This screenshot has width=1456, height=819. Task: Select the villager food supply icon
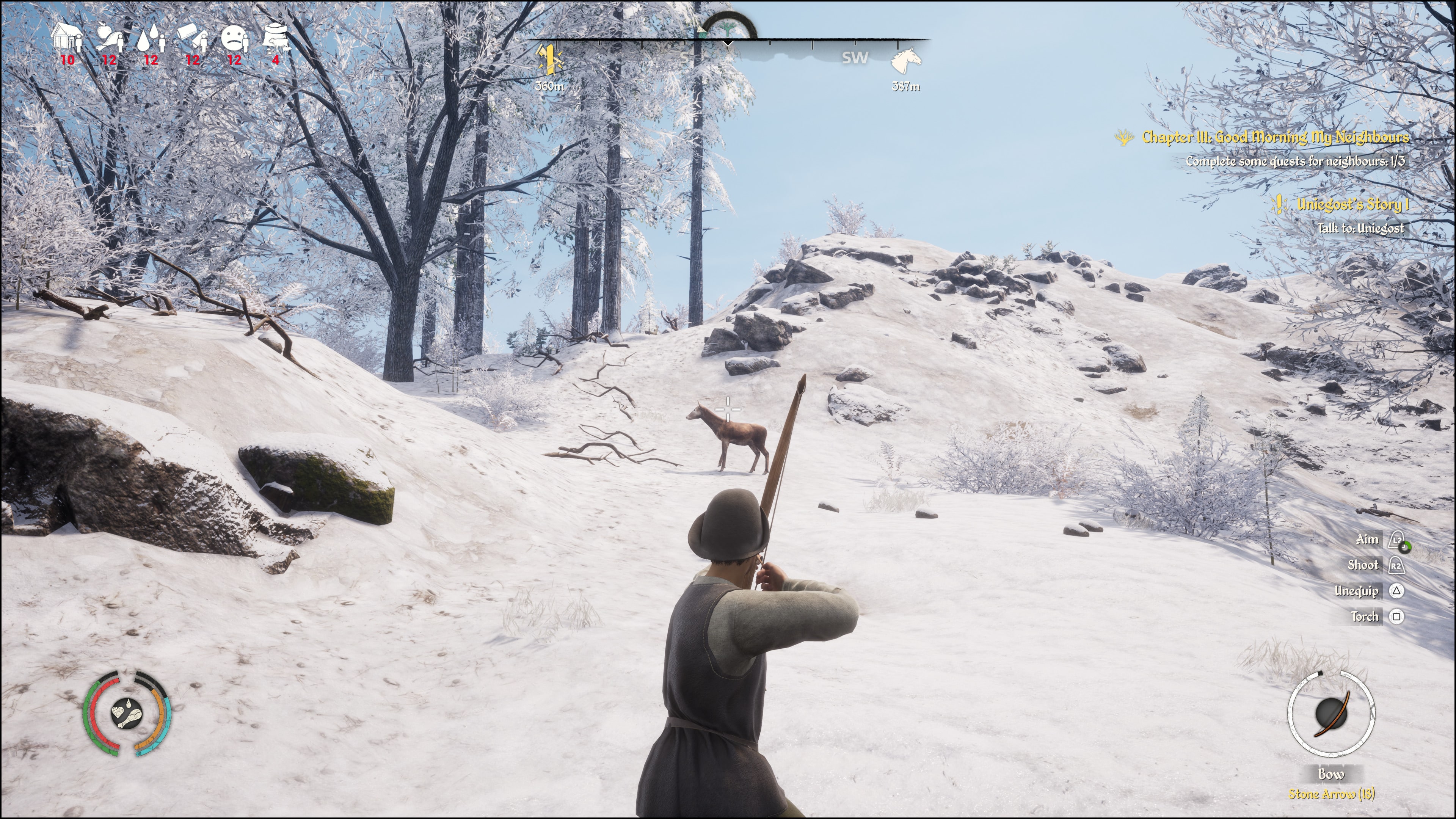pyautogui.click(x=109, y=38)
